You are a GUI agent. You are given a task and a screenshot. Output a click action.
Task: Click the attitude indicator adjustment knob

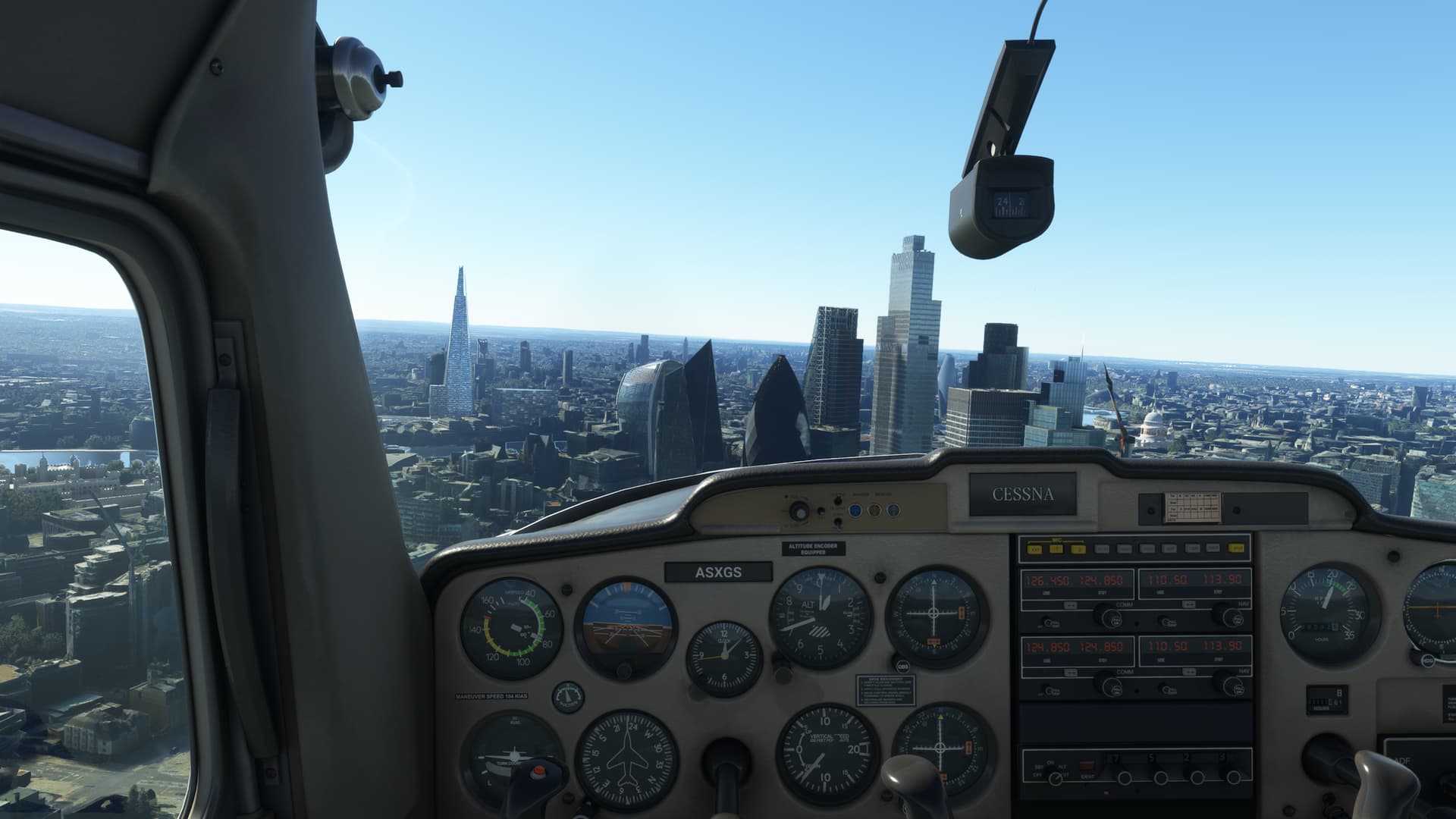625,672
